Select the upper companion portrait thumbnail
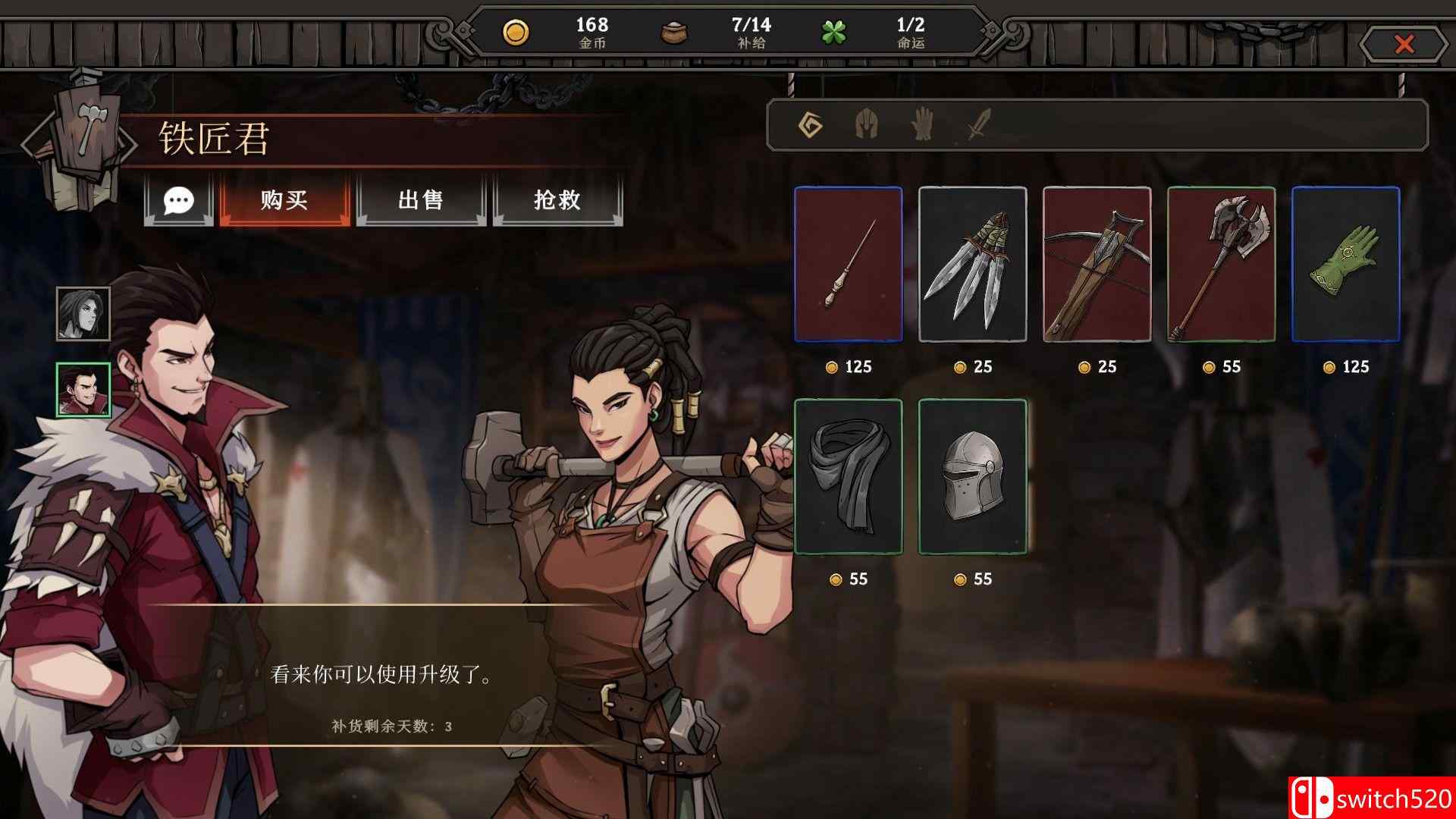The image size is (1456, 819). click(x=82, y=313)
